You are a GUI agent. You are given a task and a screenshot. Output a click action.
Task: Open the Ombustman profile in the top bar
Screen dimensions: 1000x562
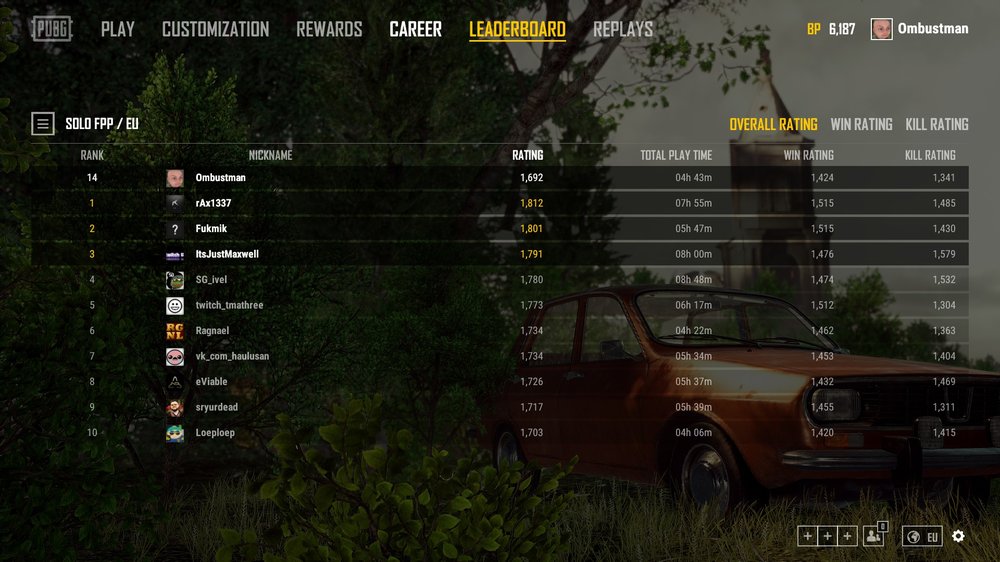pyautogui.click(x=920, y=29)
